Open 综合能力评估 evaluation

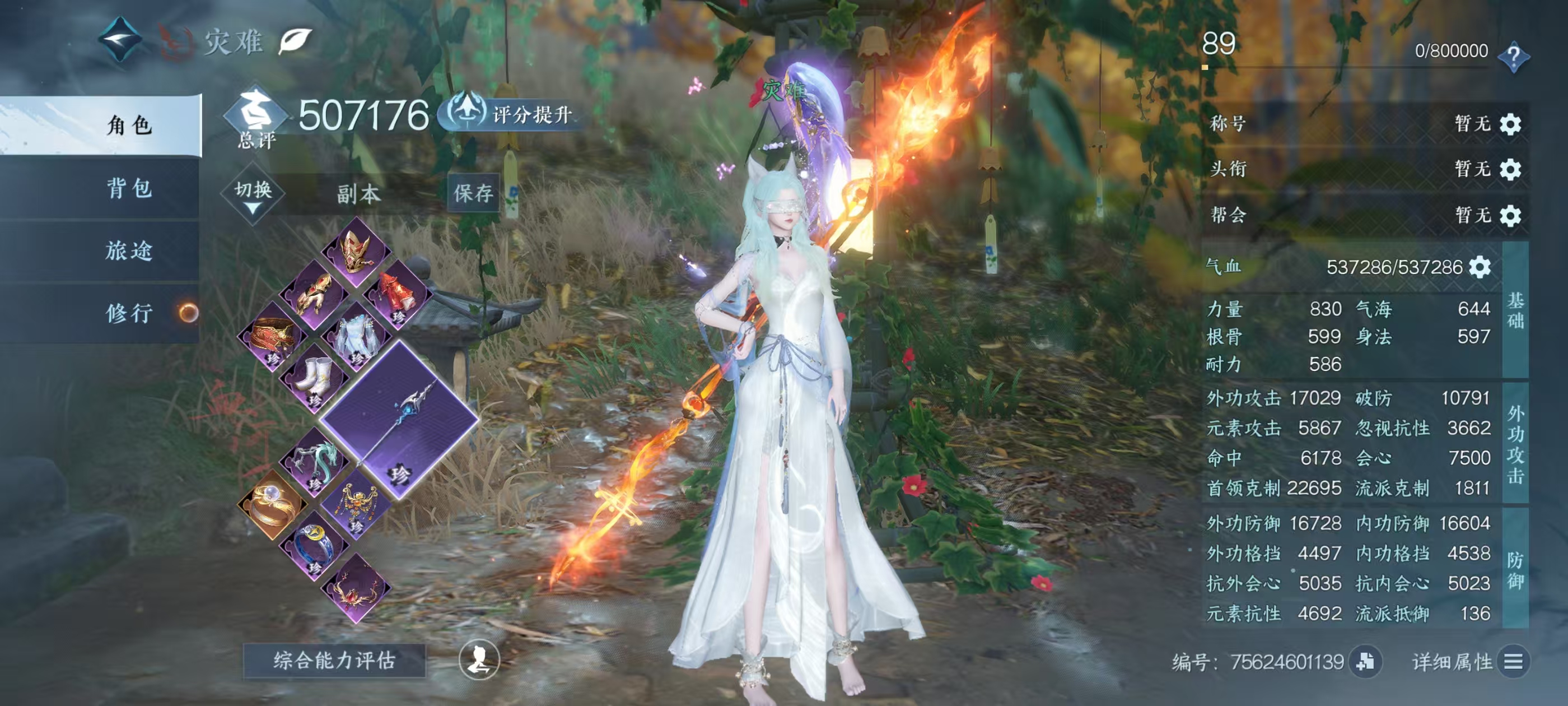pos(334,660)
